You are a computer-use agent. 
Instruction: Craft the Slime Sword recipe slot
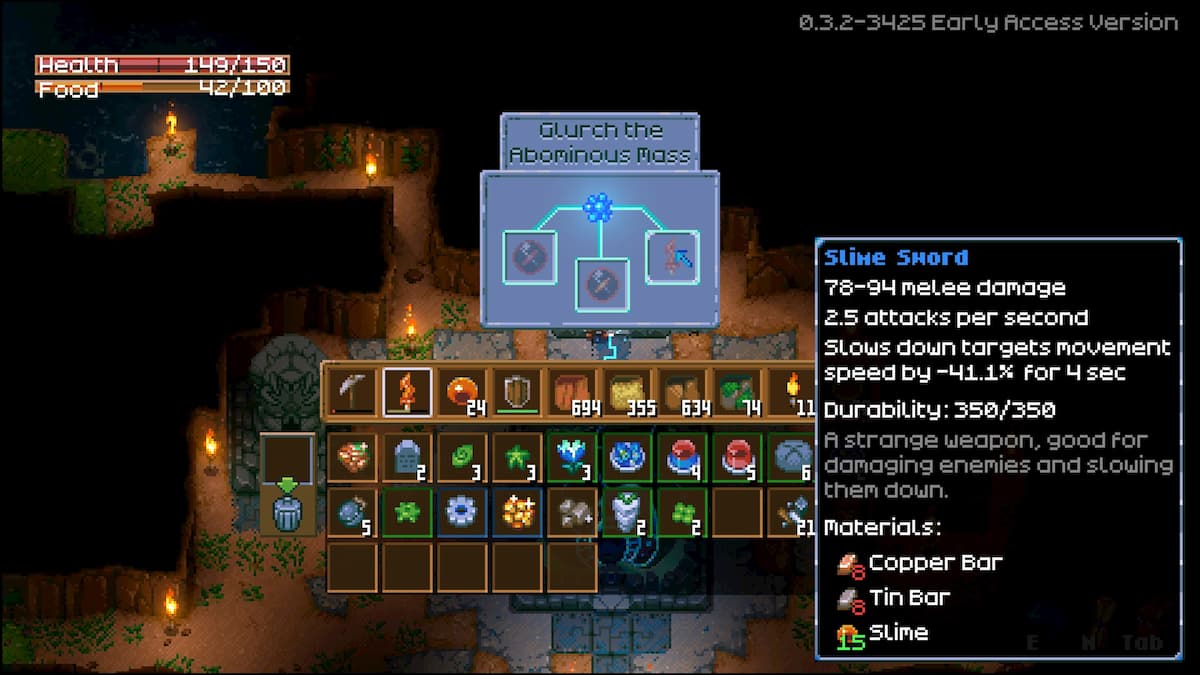(x=671, y=257)
